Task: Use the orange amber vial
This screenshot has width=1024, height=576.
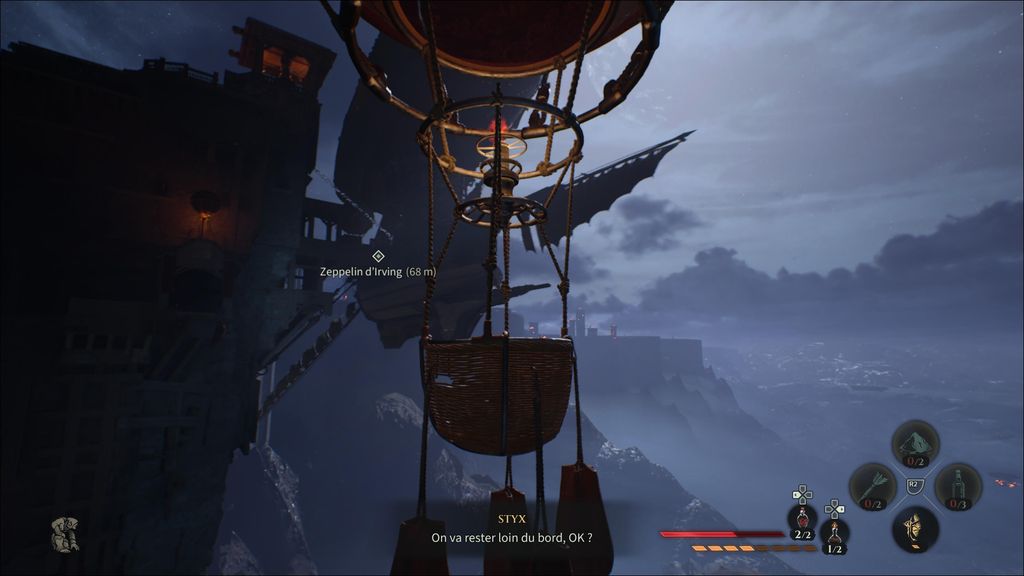Action: (834, 533)
